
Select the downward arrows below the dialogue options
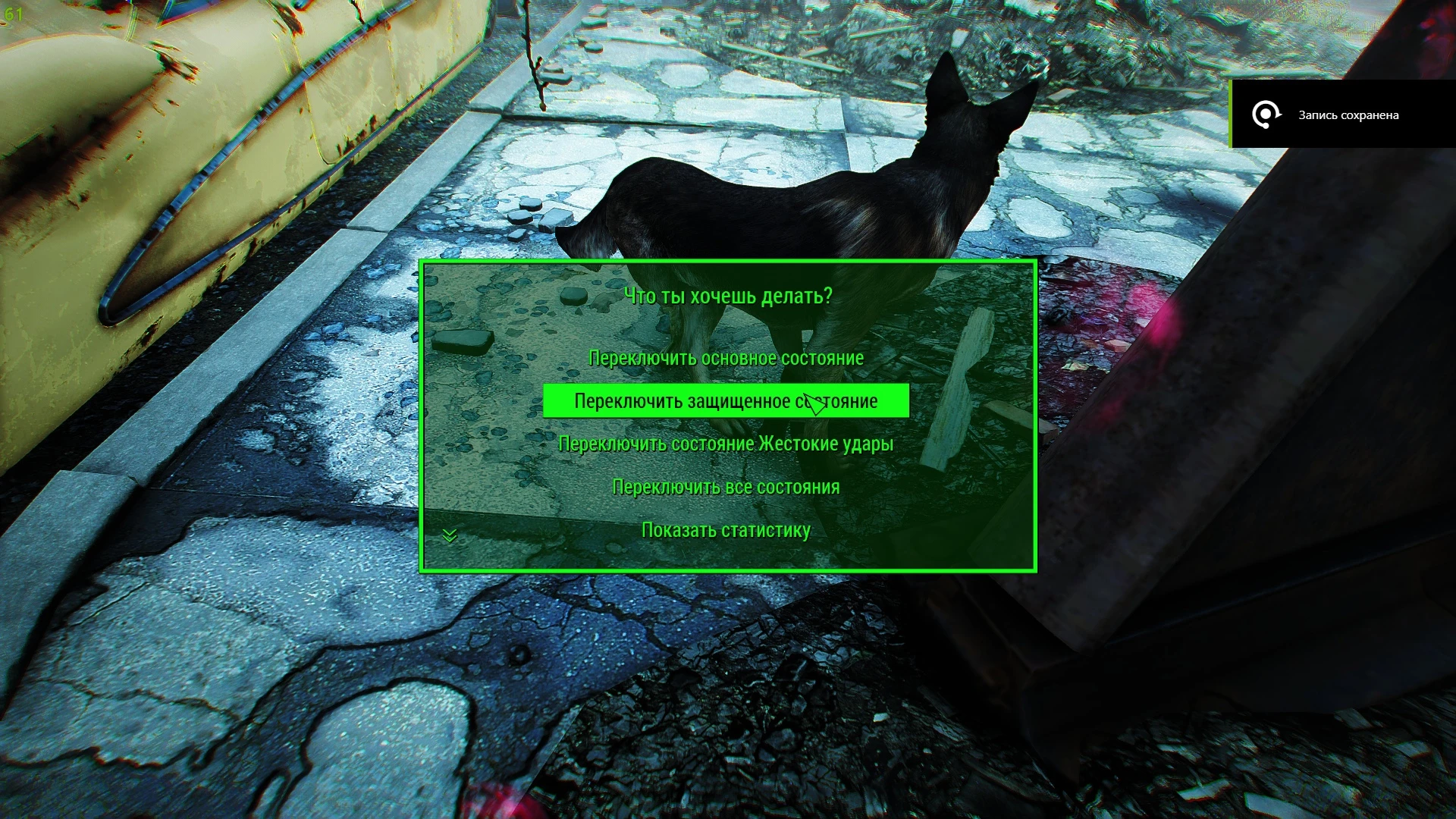click(x=449, y=536)
